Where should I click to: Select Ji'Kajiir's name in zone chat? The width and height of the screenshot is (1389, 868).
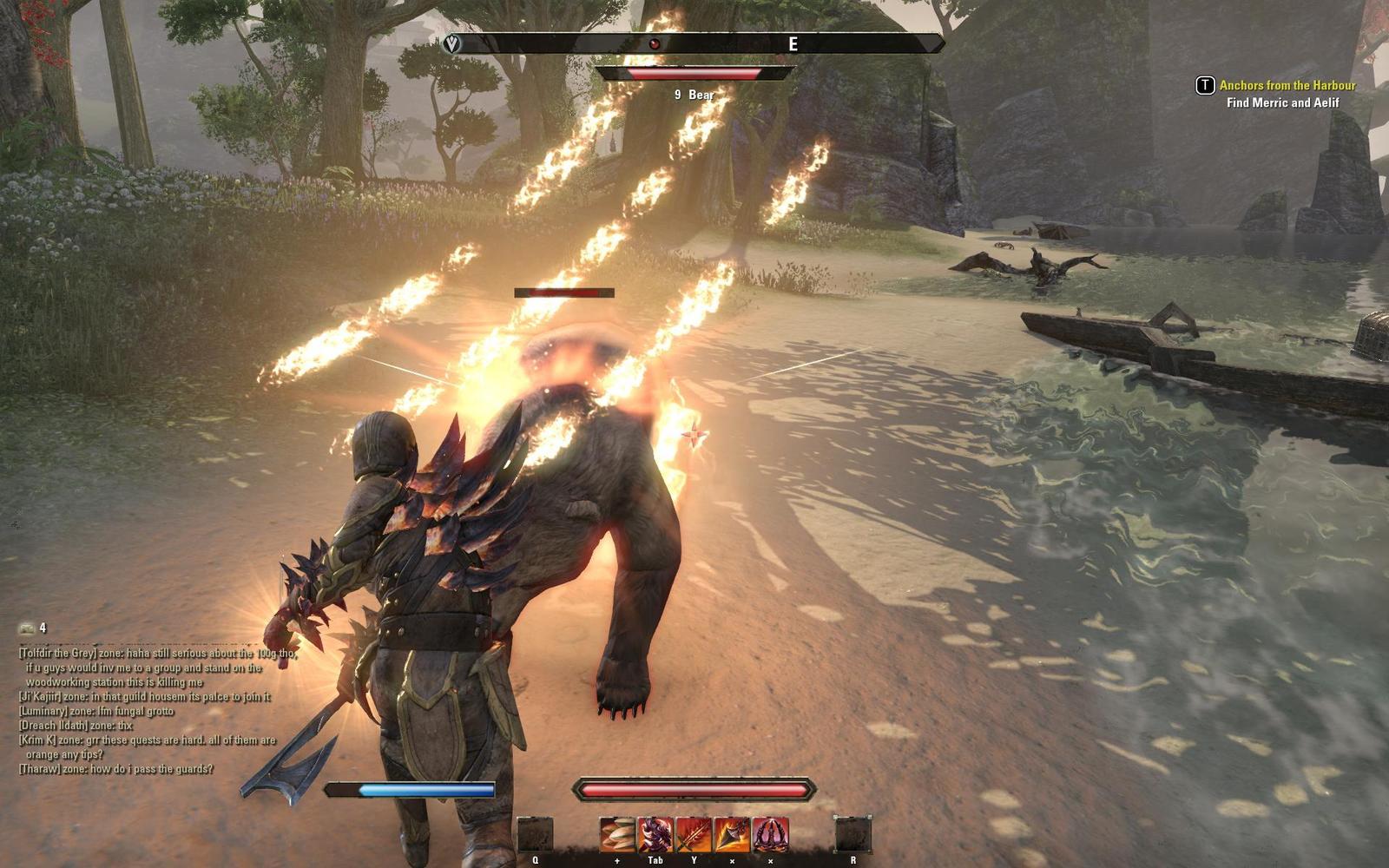click(x=42, y=697)
